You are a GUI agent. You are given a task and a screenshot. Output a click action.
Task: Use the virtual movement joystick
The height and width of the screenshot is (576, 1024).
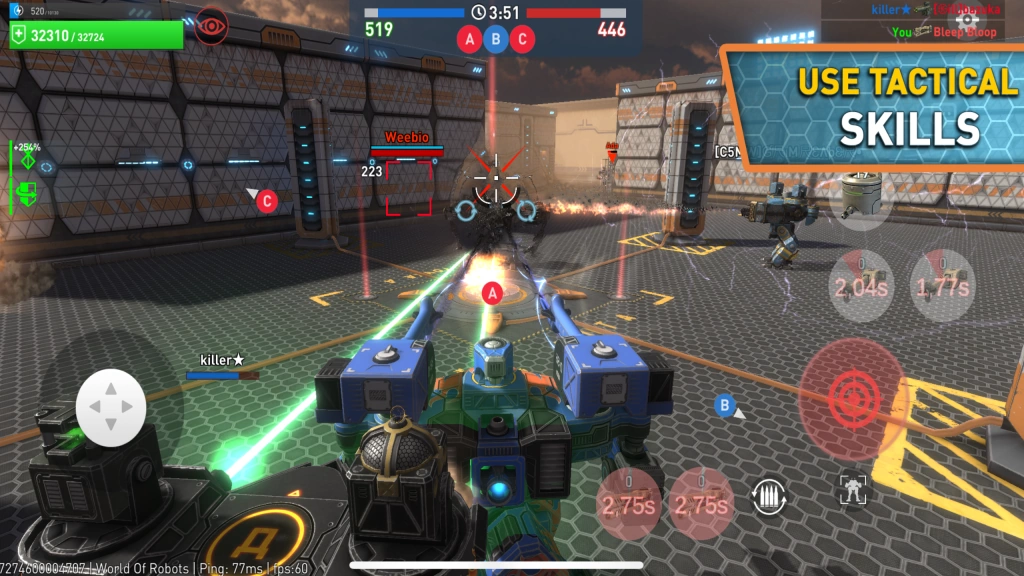click(x=111, y=407)
